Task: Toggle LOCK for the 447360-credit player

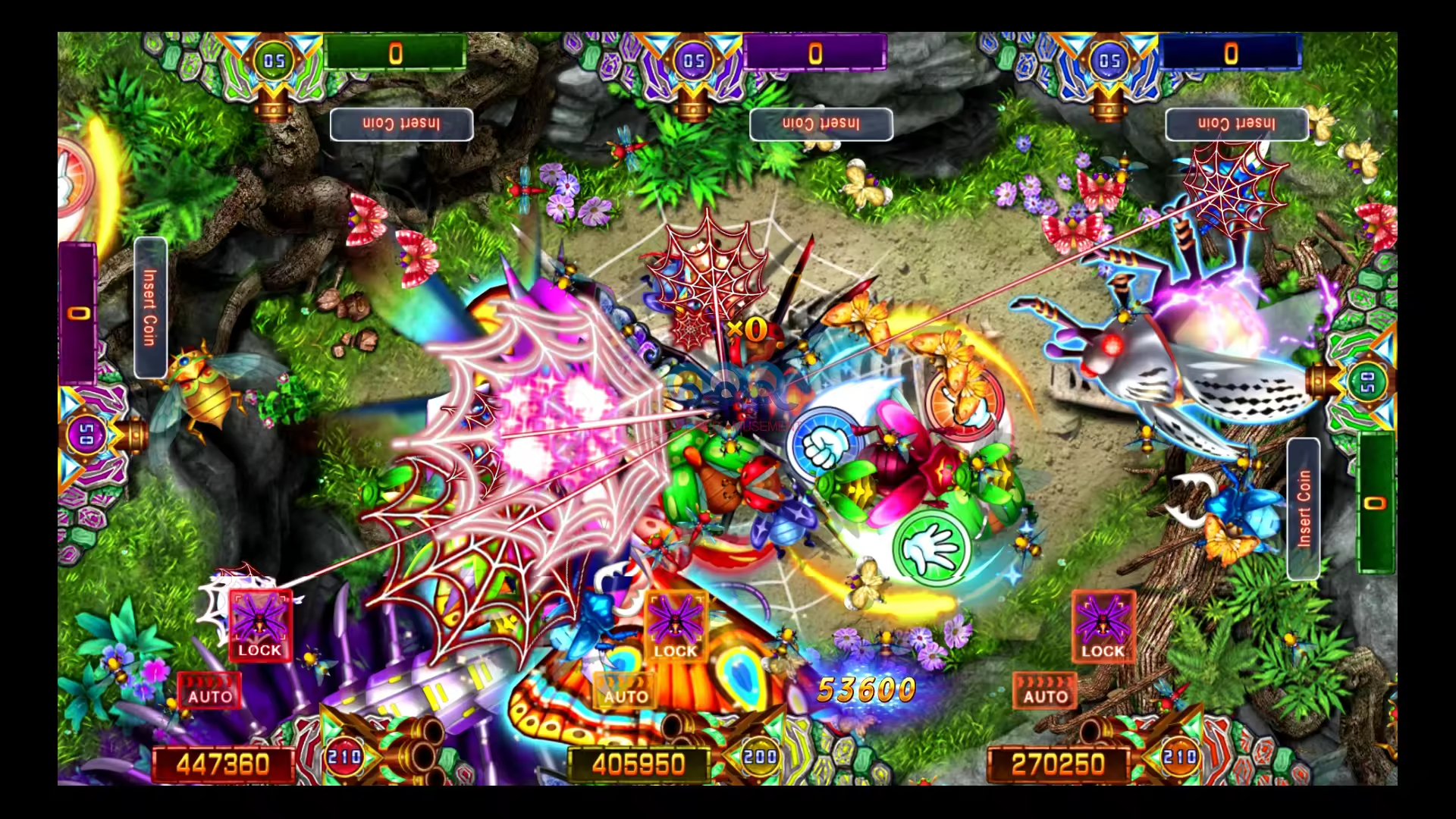Action: [260, 626]
